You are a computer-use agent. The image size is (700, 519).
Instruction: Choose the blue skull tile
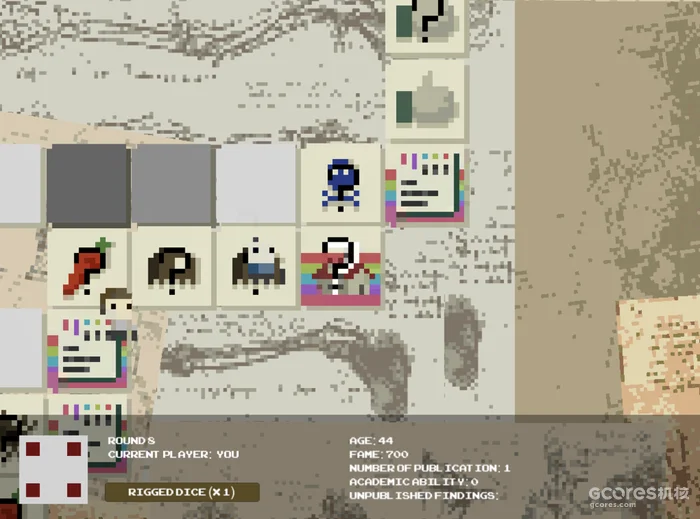[341, 184]
